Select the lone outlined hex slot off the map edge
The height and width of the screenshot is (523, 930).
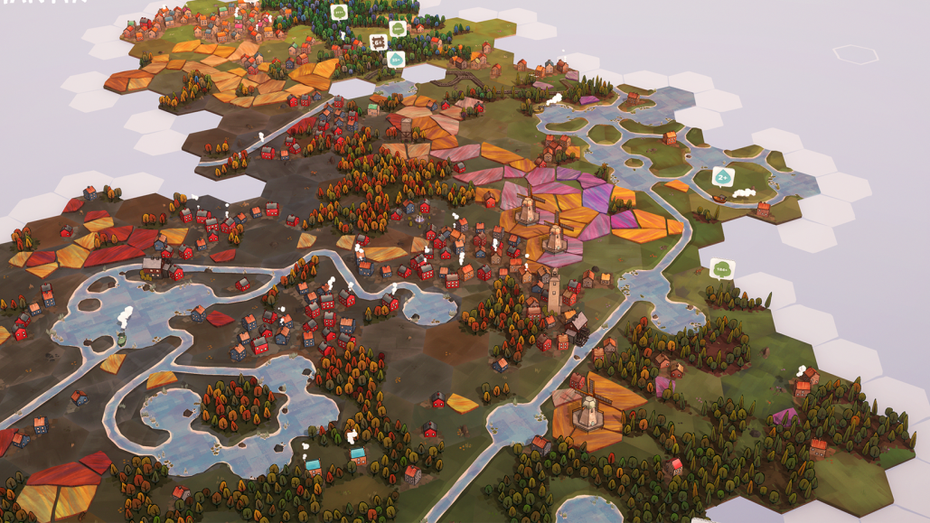click(x=856, y=53)
